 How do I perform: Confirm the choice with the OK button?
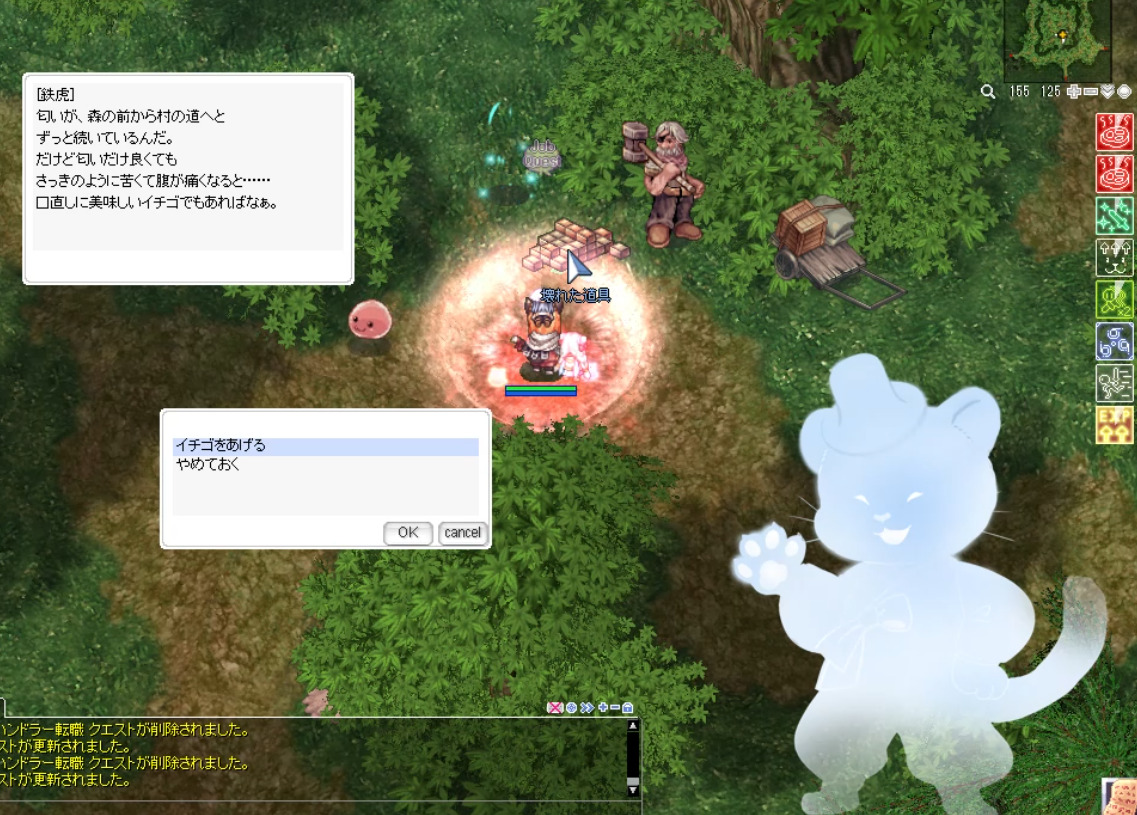pos(407,533)
